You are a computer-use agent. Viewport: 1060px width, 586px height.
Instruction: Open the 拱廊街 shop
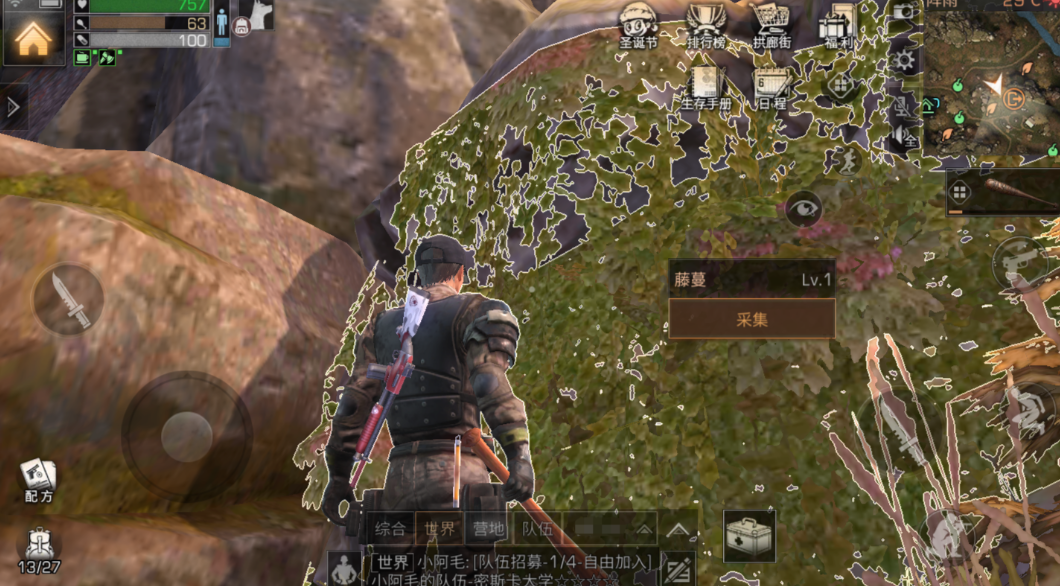(x=770, y=23)
